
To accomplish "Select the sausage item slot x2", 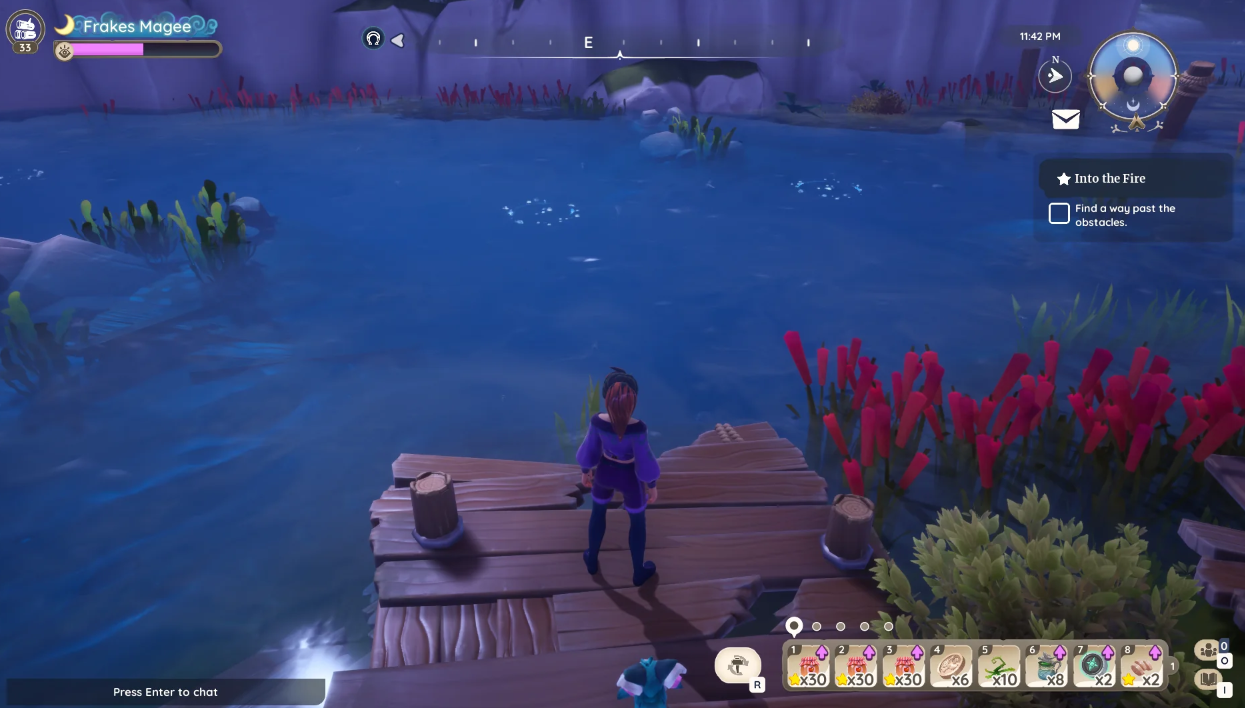I will (1141, 666).
